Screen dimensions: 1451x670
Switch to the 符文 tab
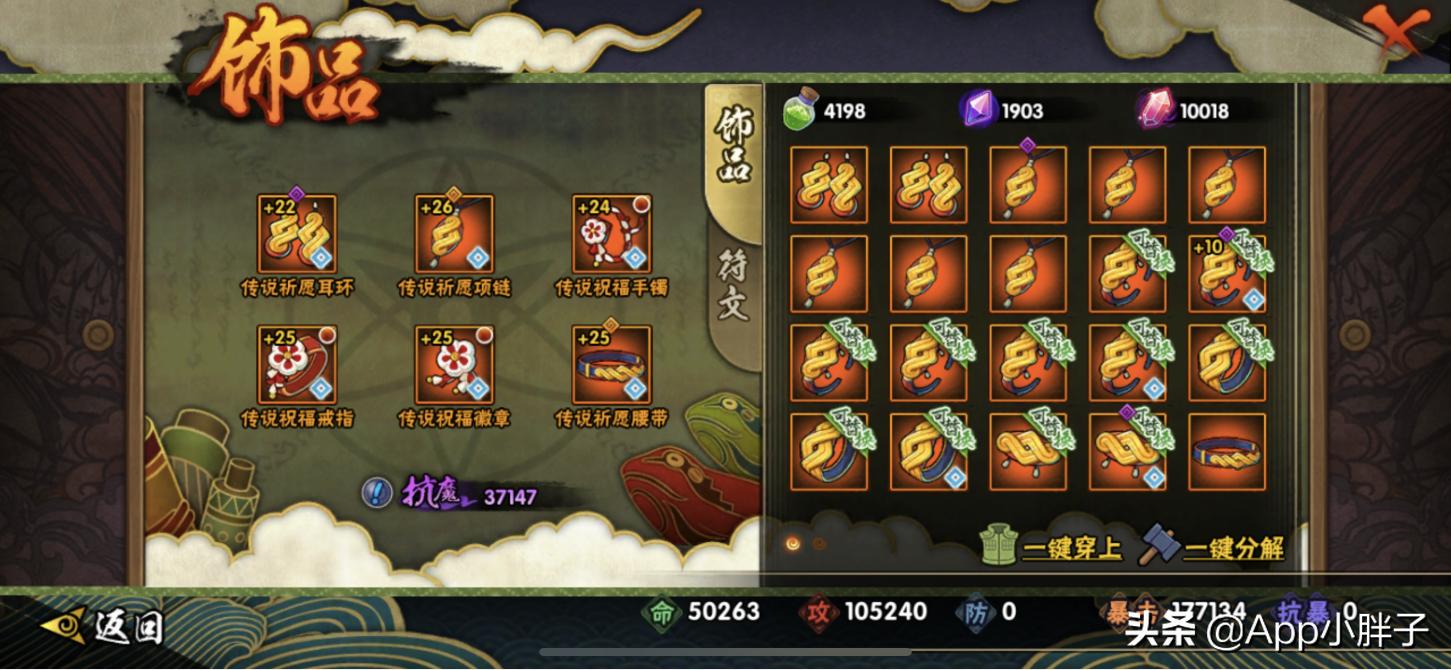pyautogui.click(x=733, y=285)
